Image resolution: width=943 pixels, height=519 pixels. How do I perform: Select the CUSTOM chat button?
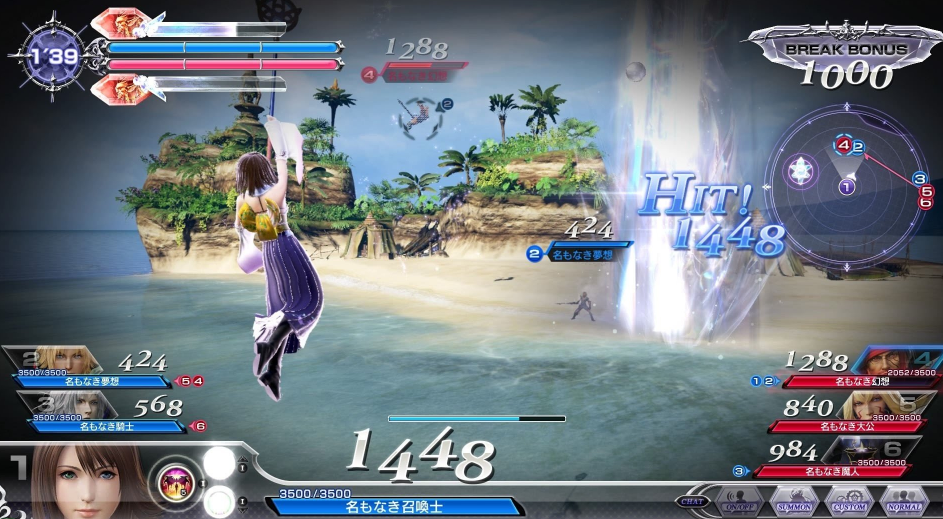tap(850, 502)
